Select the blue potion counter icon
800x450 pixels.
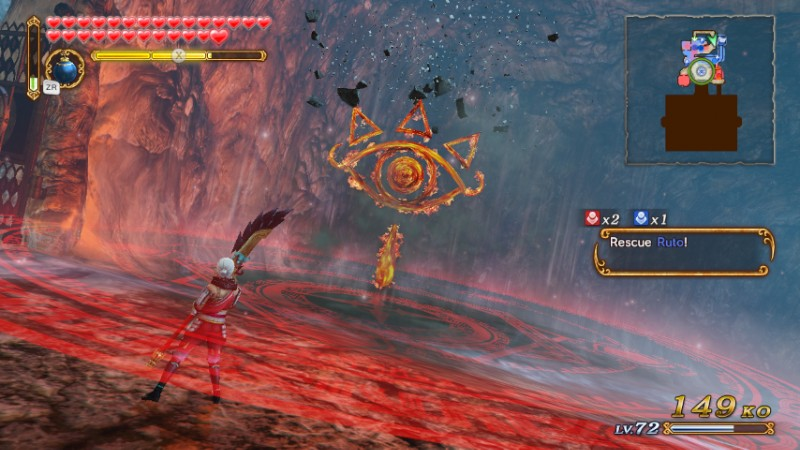641,218
